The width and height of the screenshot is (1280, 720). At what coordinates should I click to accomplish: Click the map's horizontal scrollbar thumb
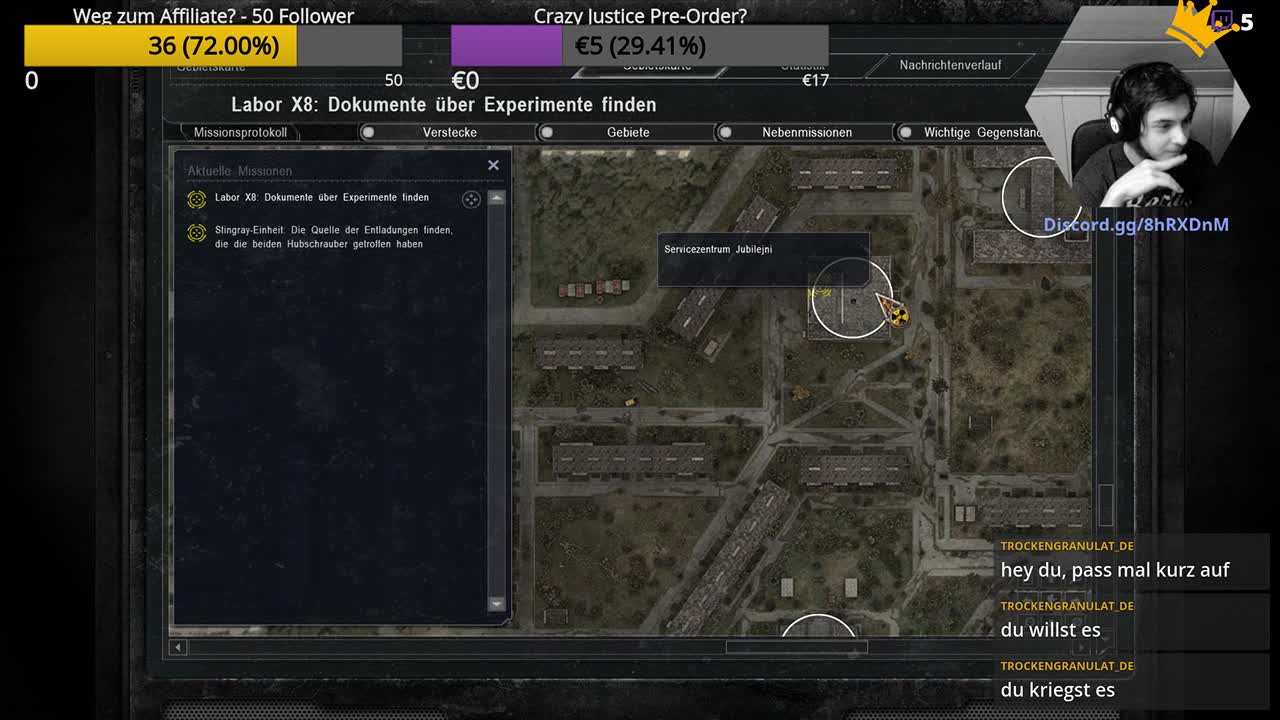point(796,647)
